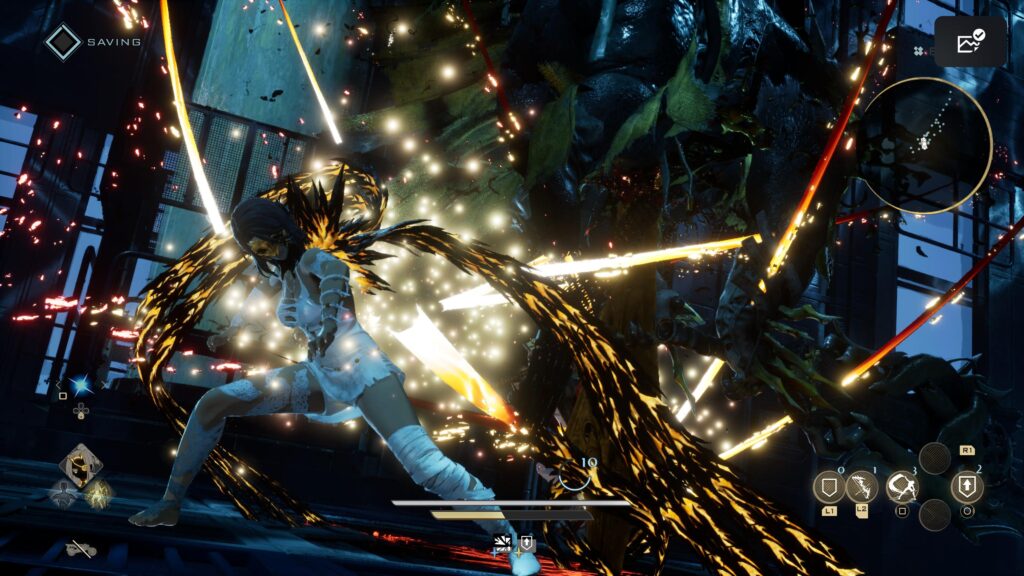Click the slash-lines status buff icon
This screenshot has height=576, width=1024.
coord(503,543)
